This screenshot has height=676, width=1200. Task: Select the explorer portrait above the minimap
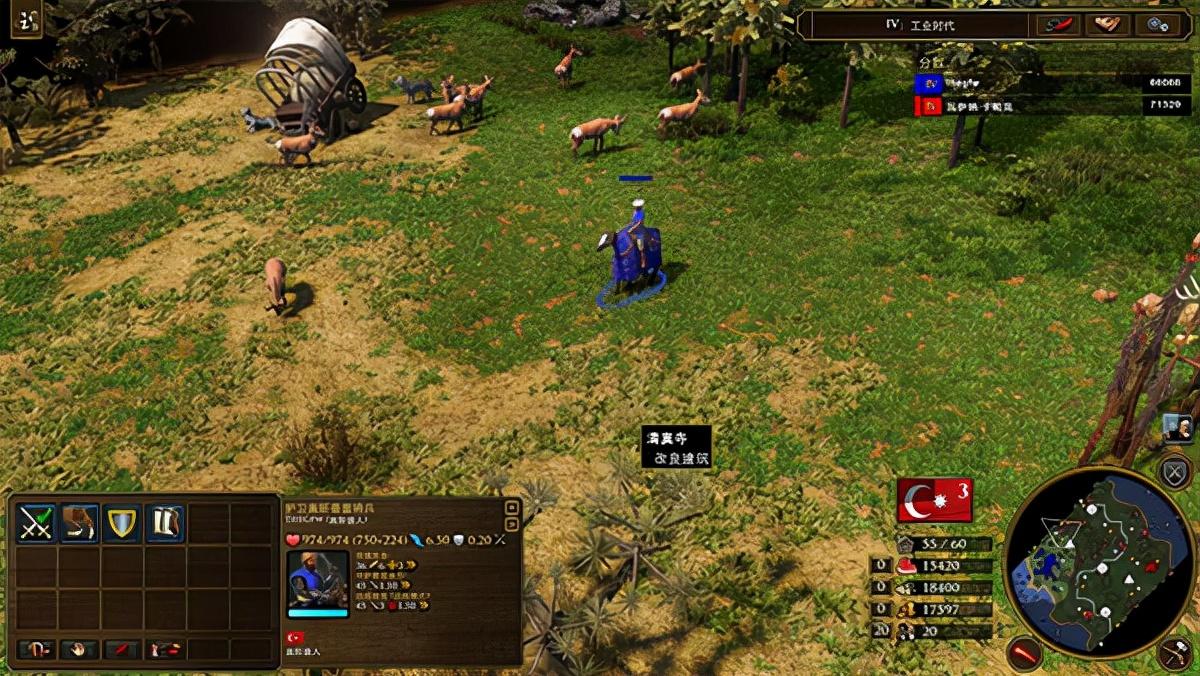pyautogui.click(x=1178, y=428)
